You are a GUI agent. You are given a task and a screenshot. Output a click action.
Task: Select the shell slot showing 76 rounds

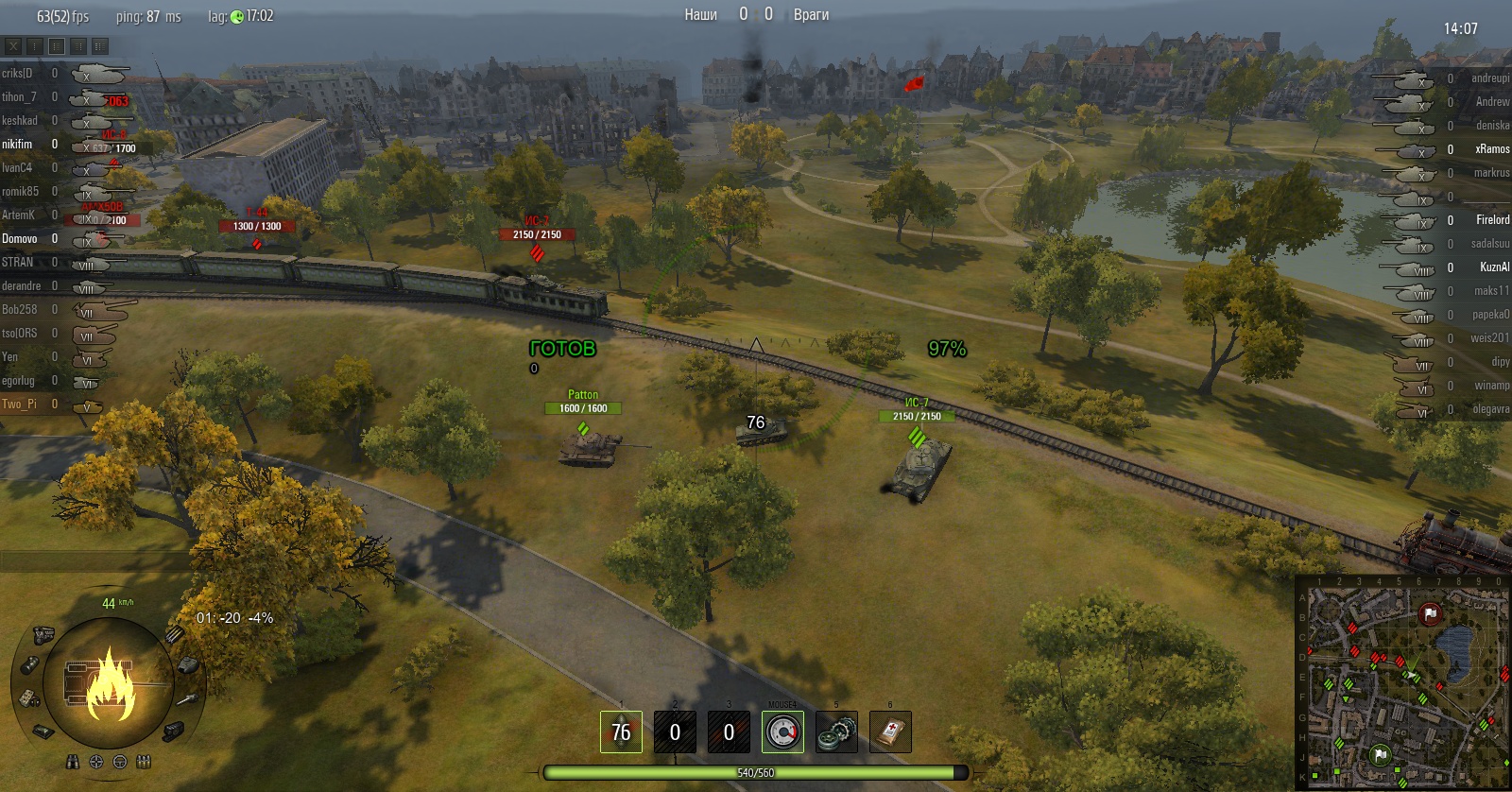coord(621,732)
